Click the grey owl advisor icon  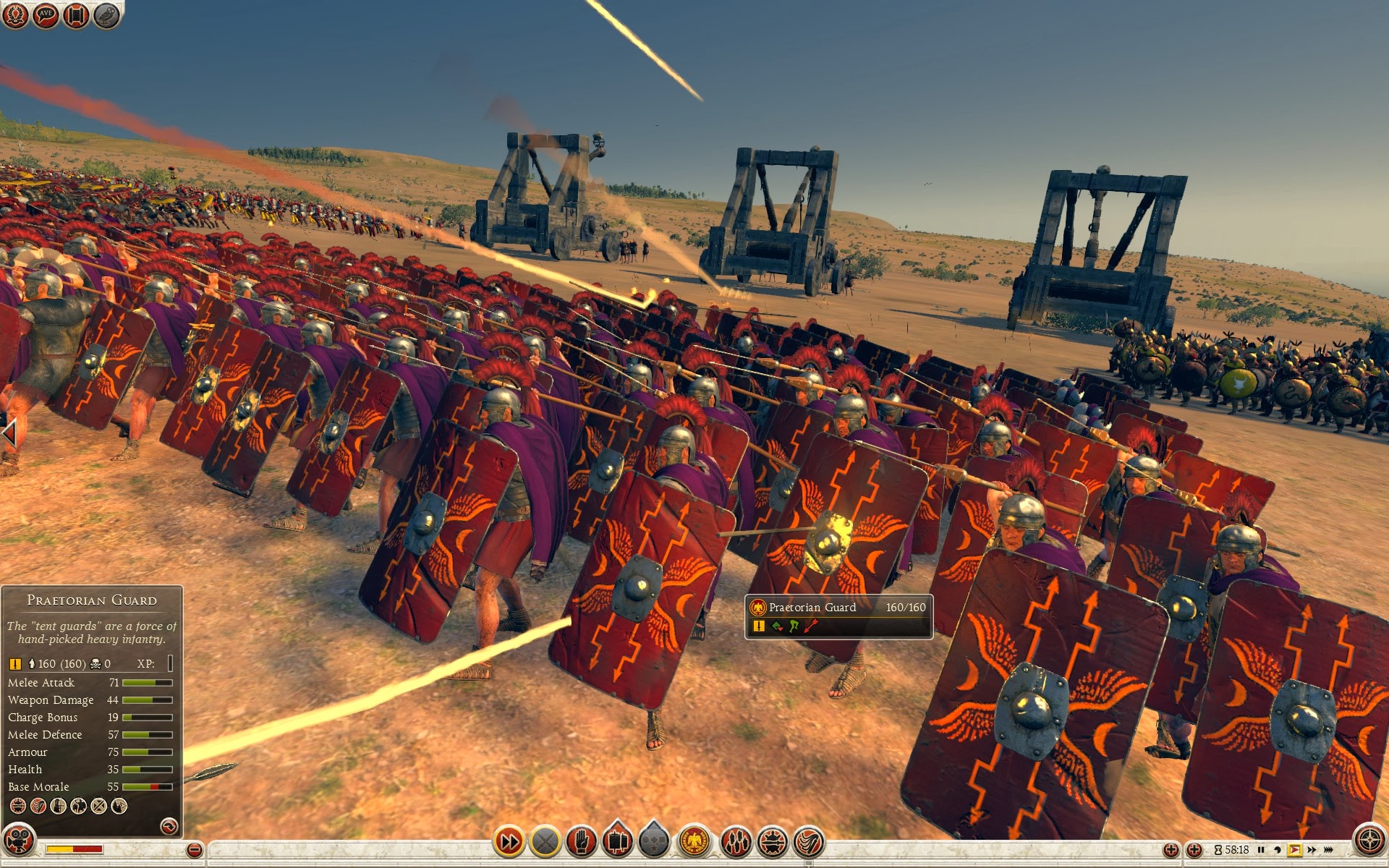point(106,15)
